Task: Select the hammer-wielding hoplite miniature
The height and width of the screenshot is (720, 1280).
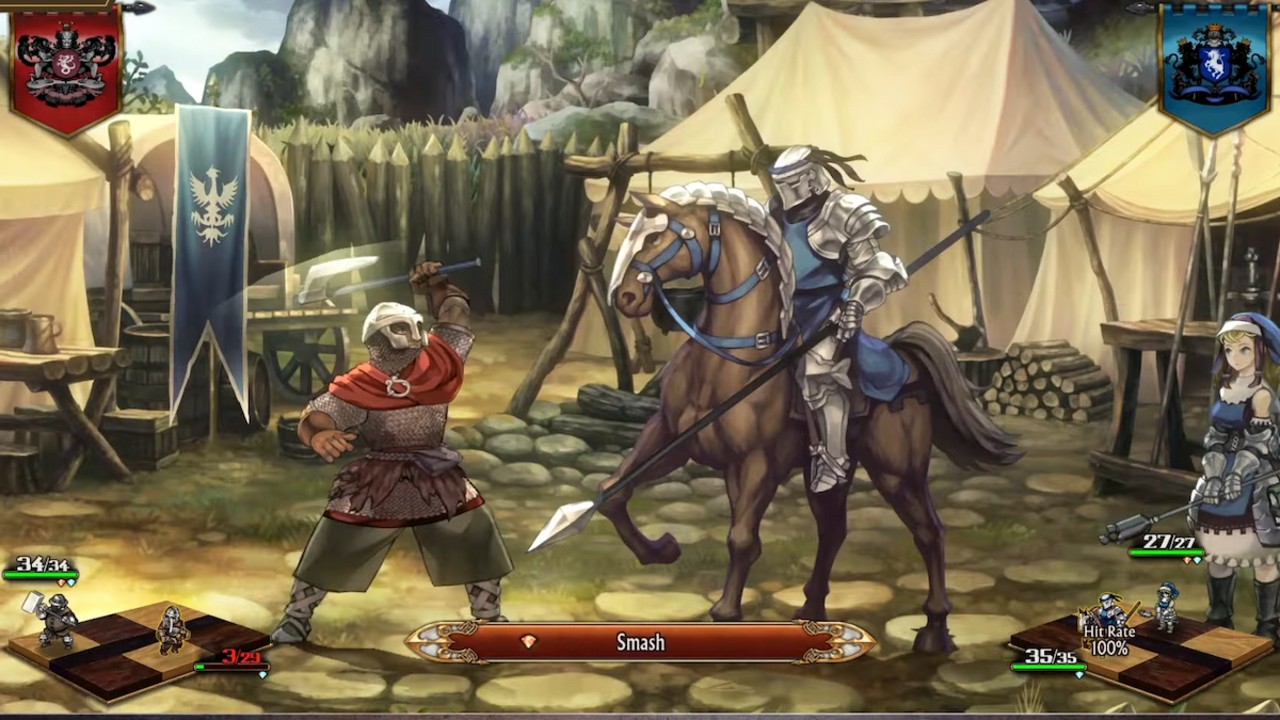Action: click(55, 620)
